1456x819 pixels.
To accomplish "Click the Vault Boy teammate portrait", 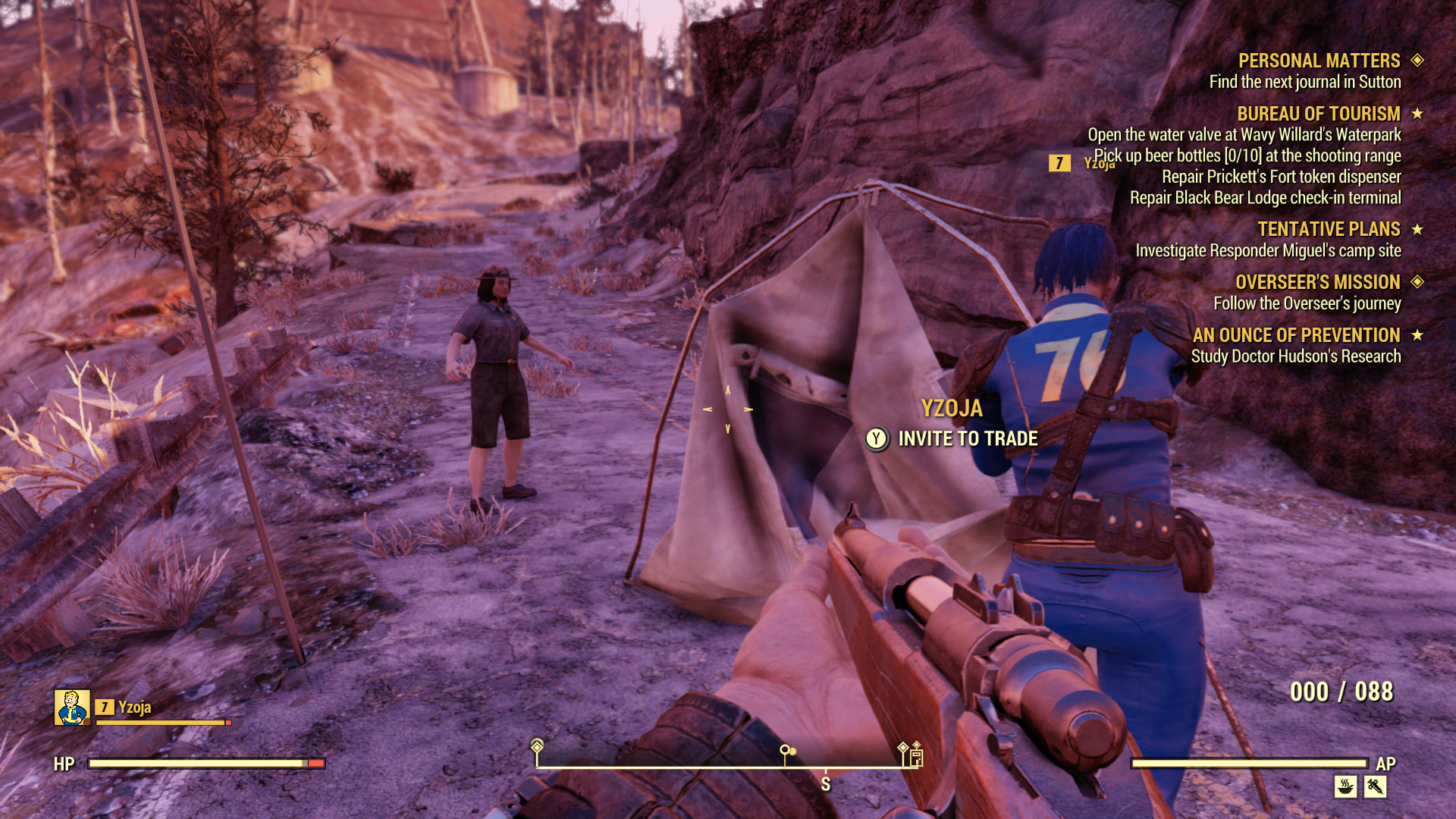I will pos(72,708).
